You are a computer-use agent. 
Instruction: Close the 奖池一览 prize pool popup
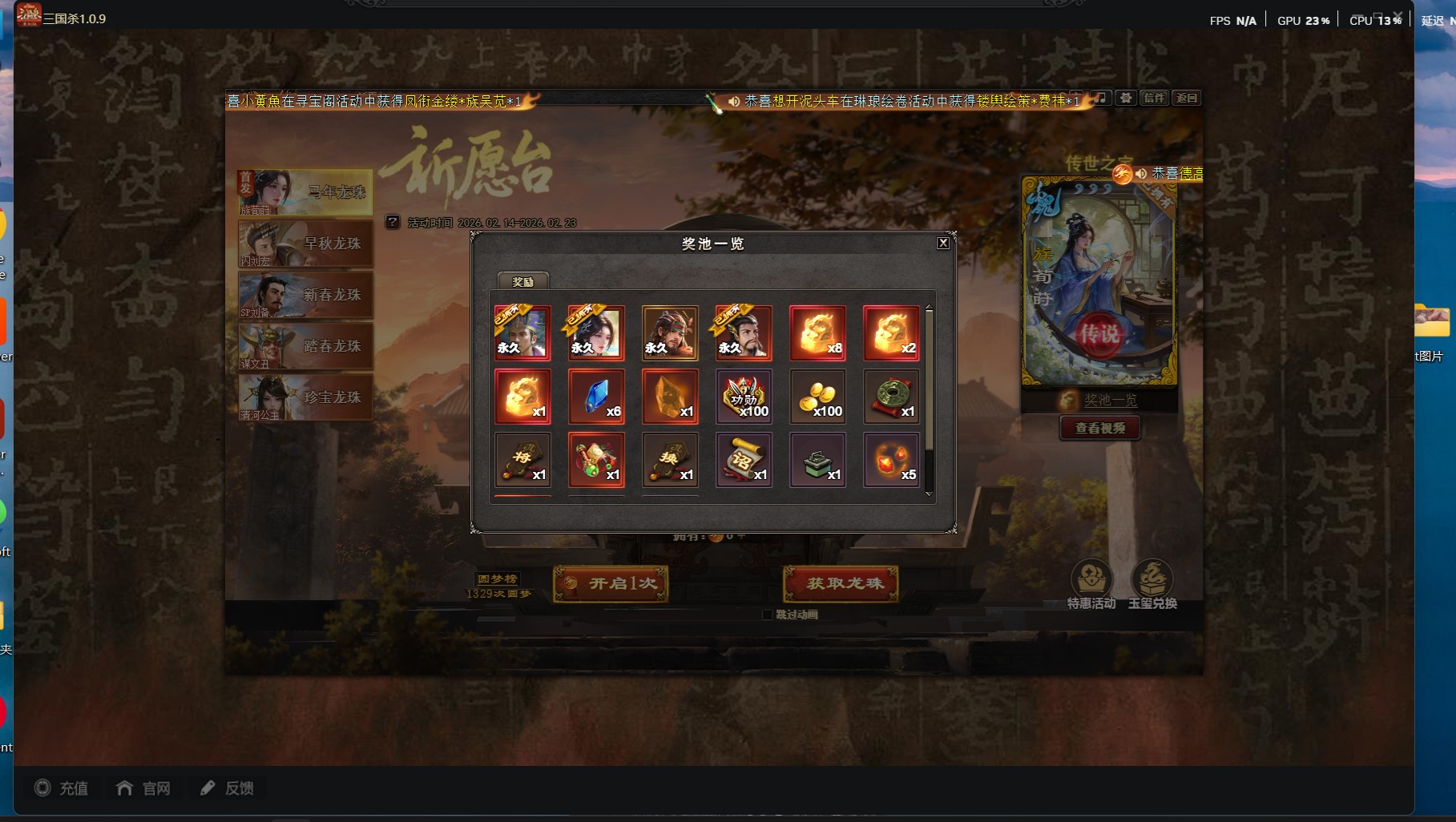943,243
